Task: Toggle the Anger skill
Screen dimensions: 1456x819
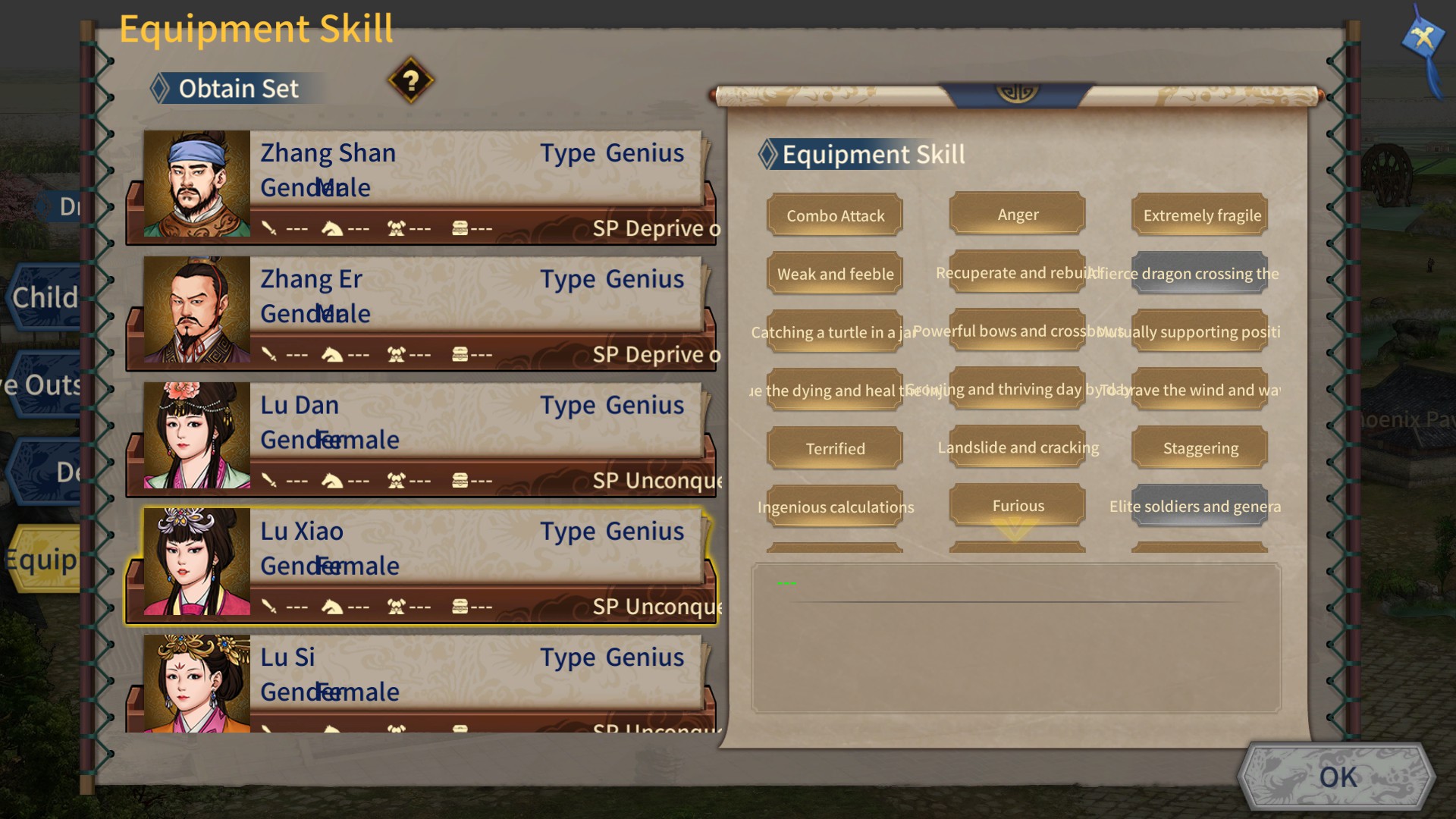Action: coord(1017,214)
